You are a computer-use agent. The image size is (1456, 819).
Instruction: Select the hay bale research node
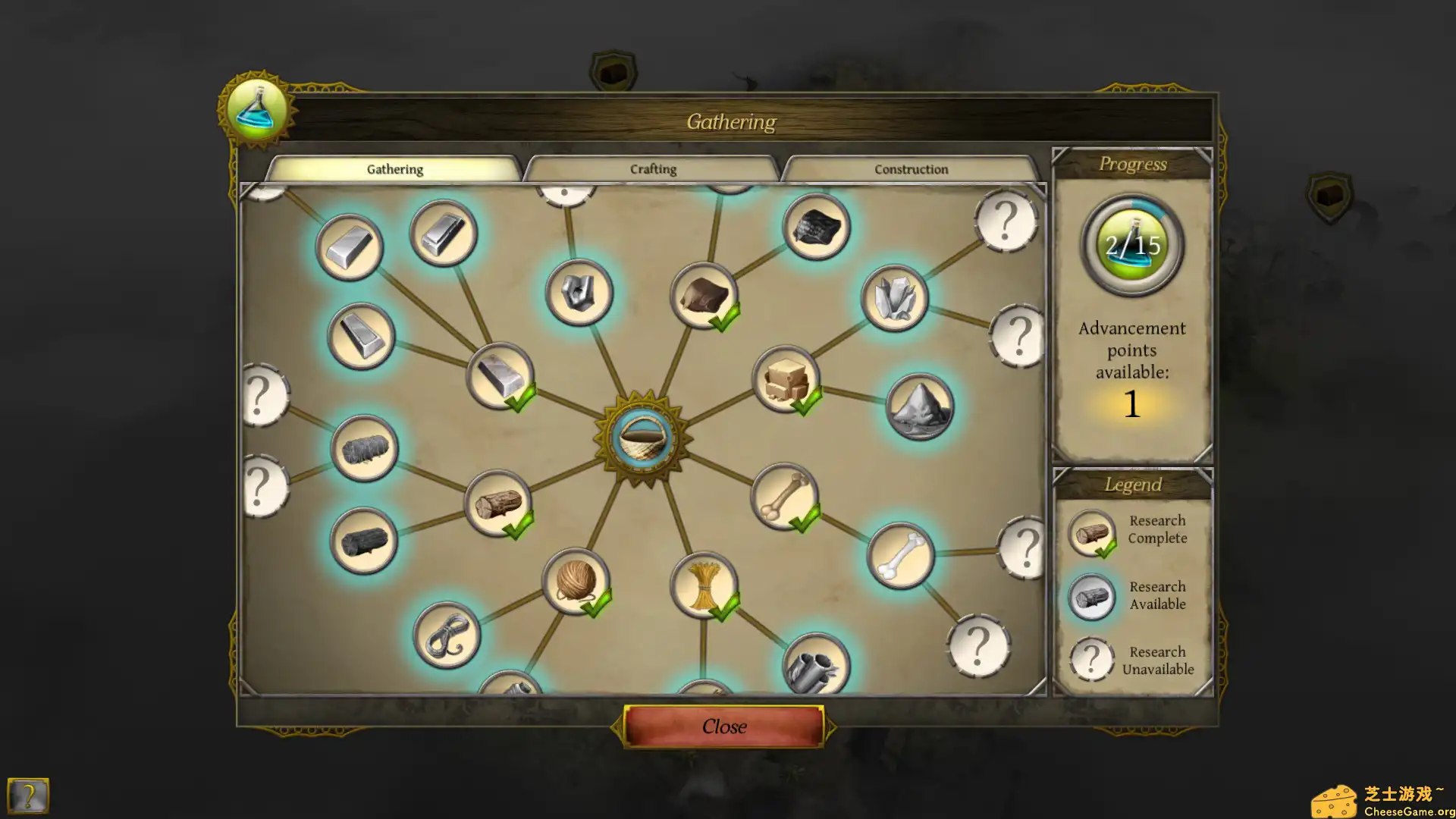pos(364,449)
